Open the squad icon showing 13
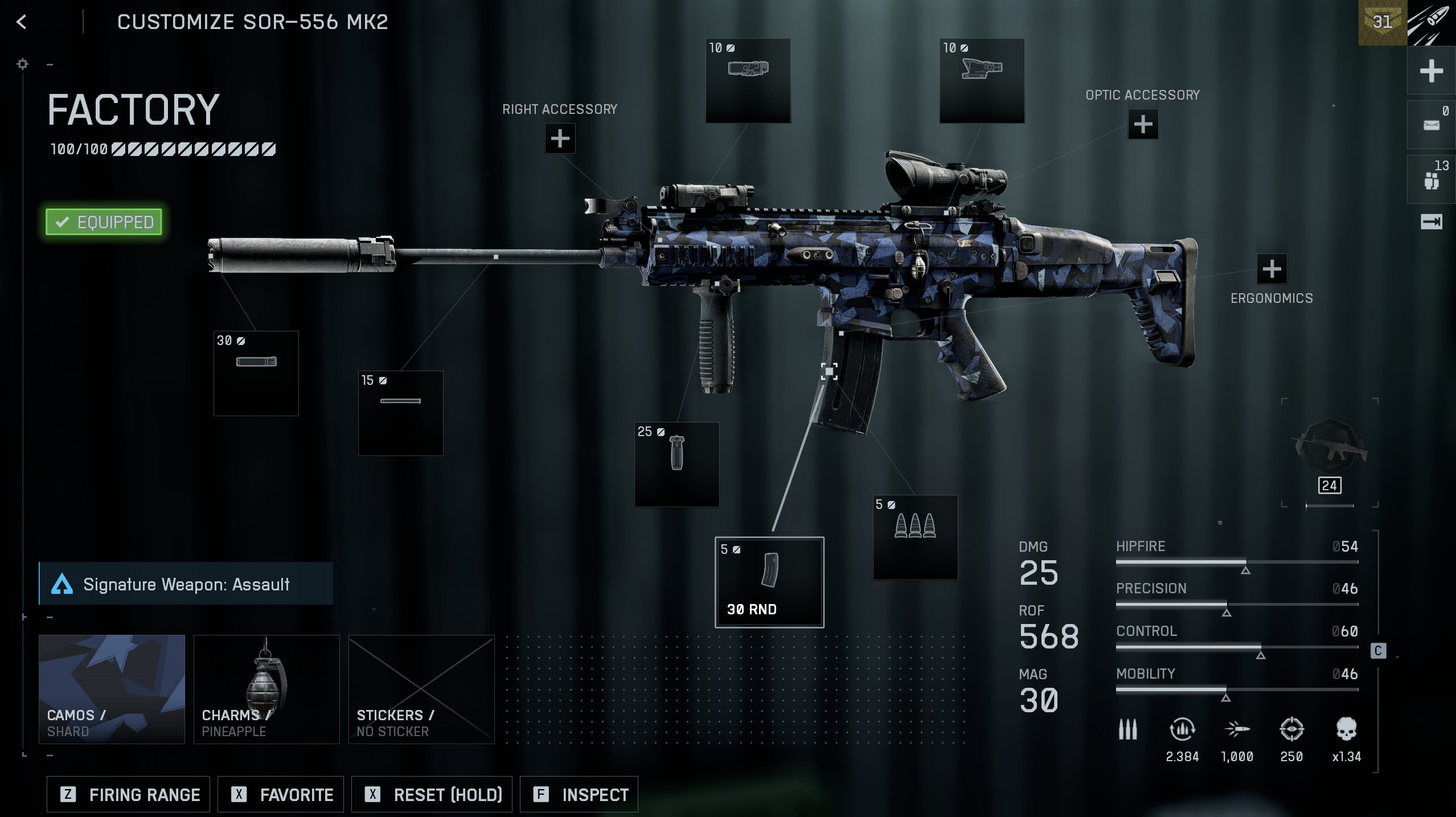The height and width of the screenshot is (817, 1456). click(x=1431, y=179)
